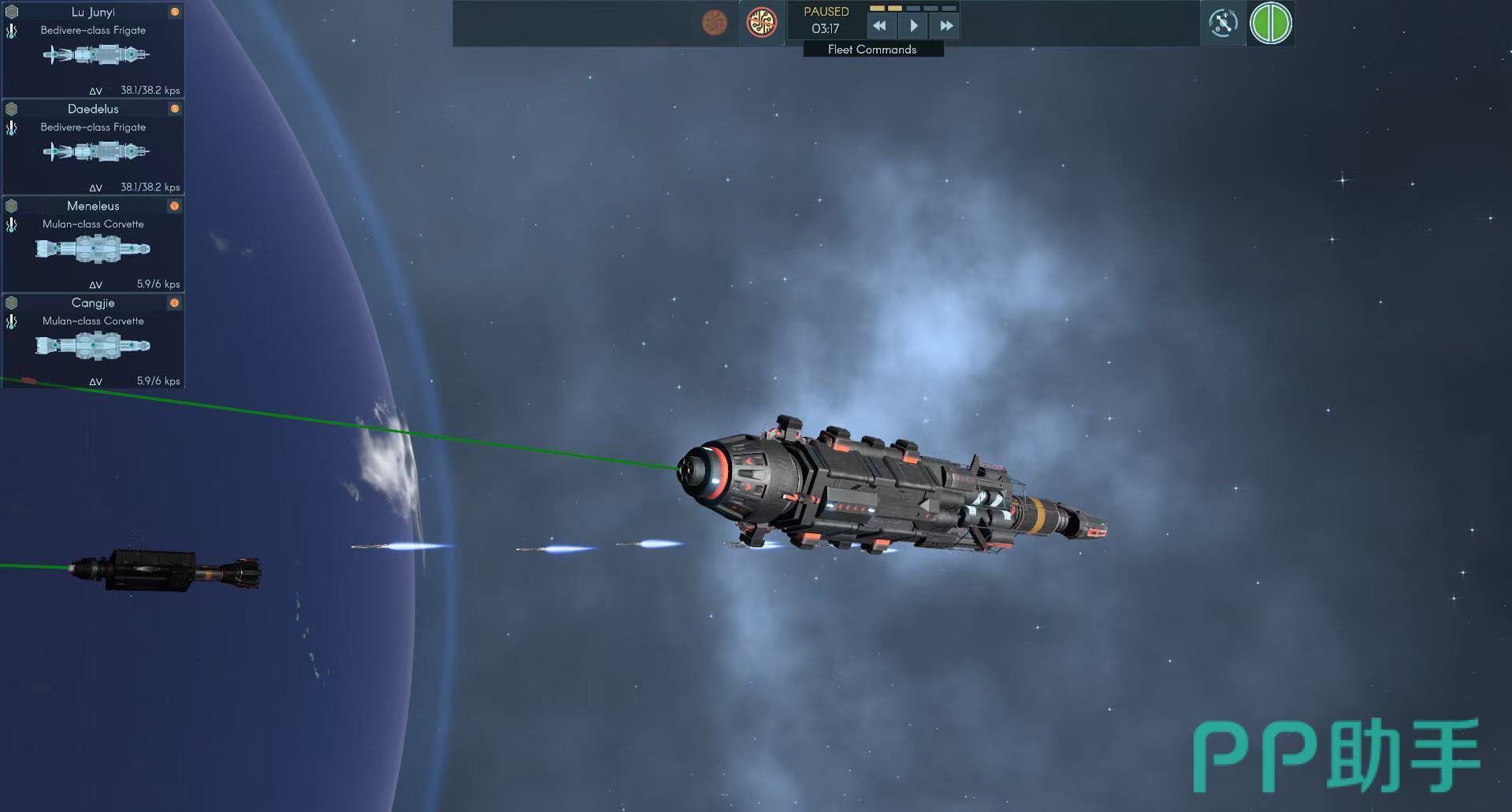
Task: Open Fleet Commands
Action: 872,50
